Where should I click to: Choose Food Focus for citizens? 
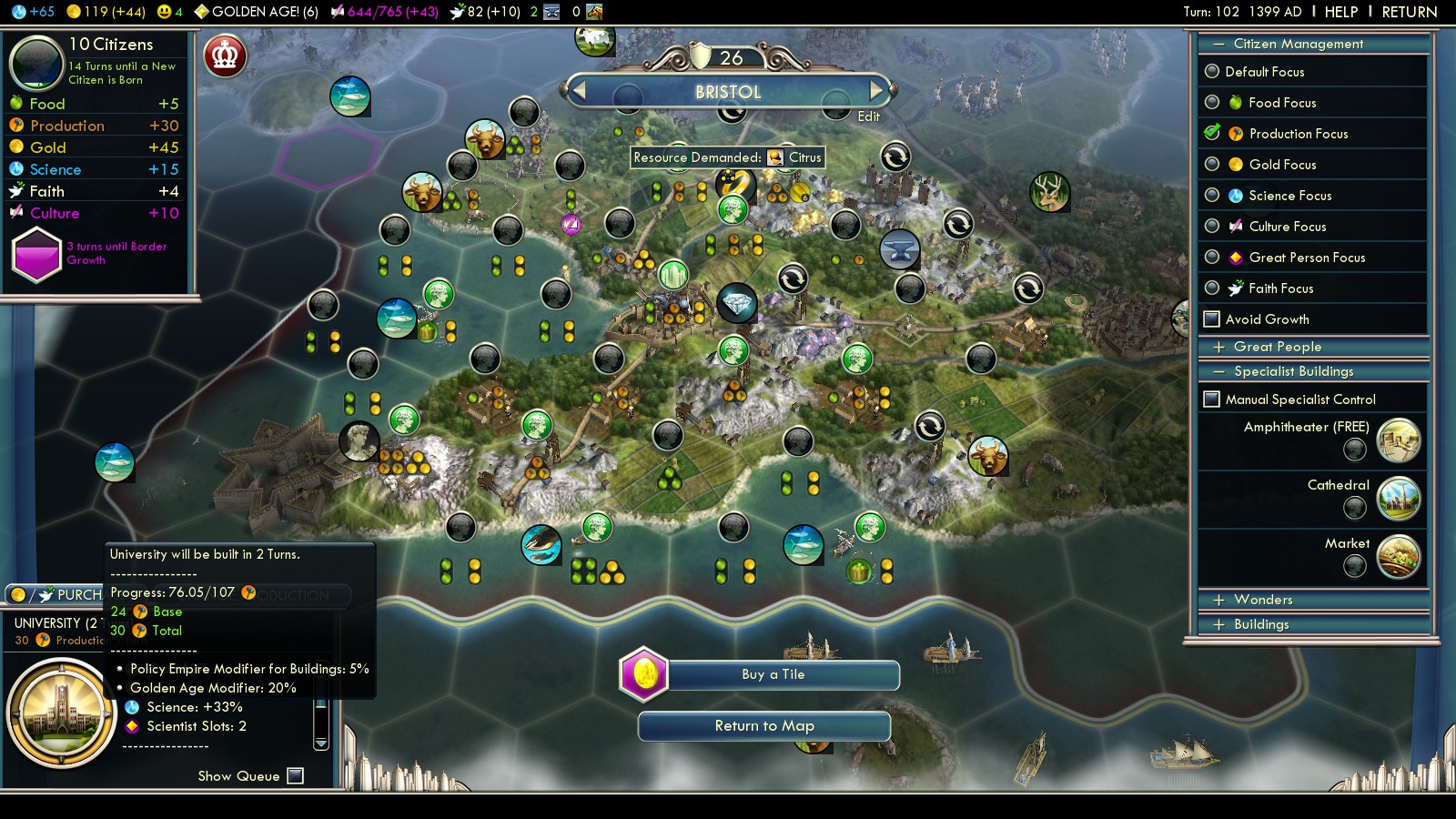pyautogui.click(x=1212, y=103)
